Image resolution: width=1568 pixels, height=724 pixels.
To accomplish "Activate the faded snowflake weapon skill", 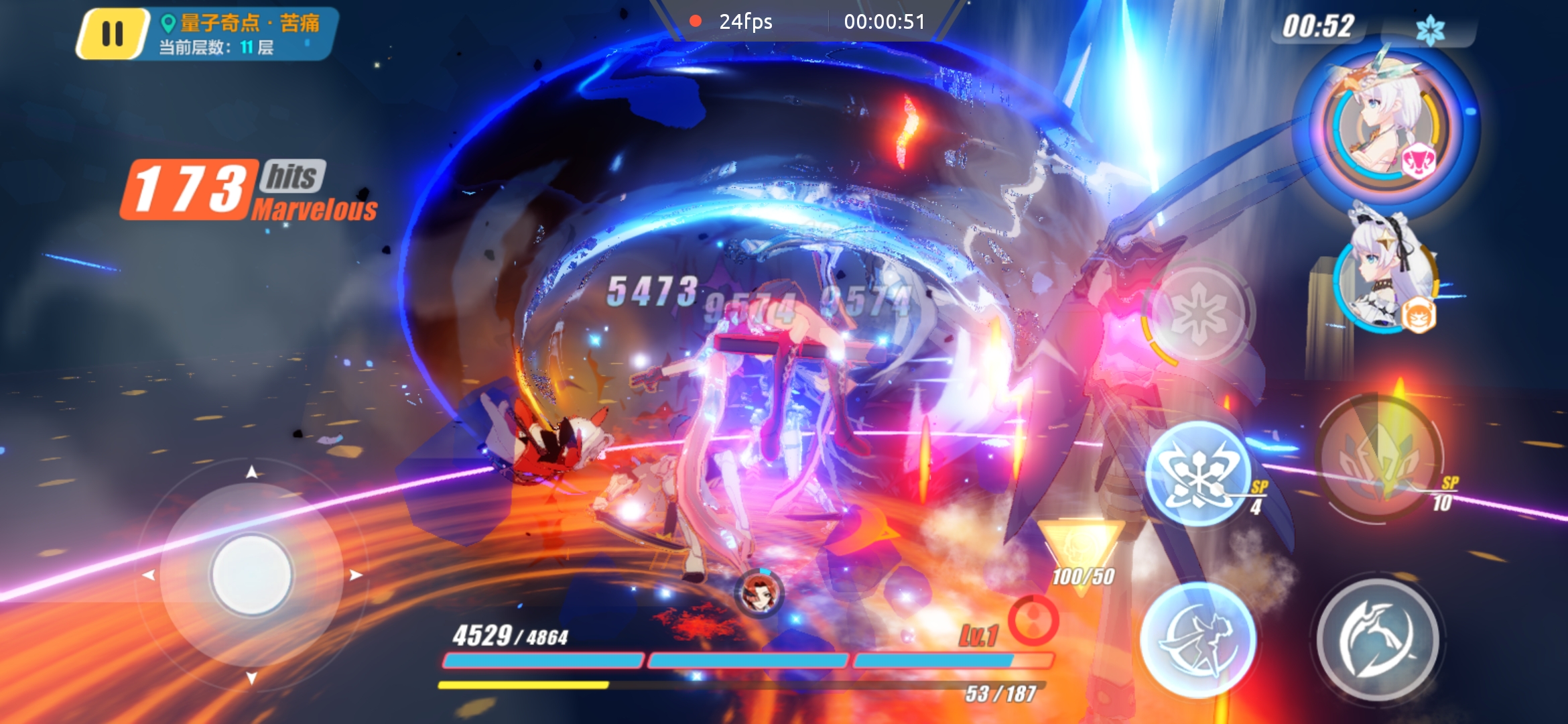I will click(x=1199, y=313).
